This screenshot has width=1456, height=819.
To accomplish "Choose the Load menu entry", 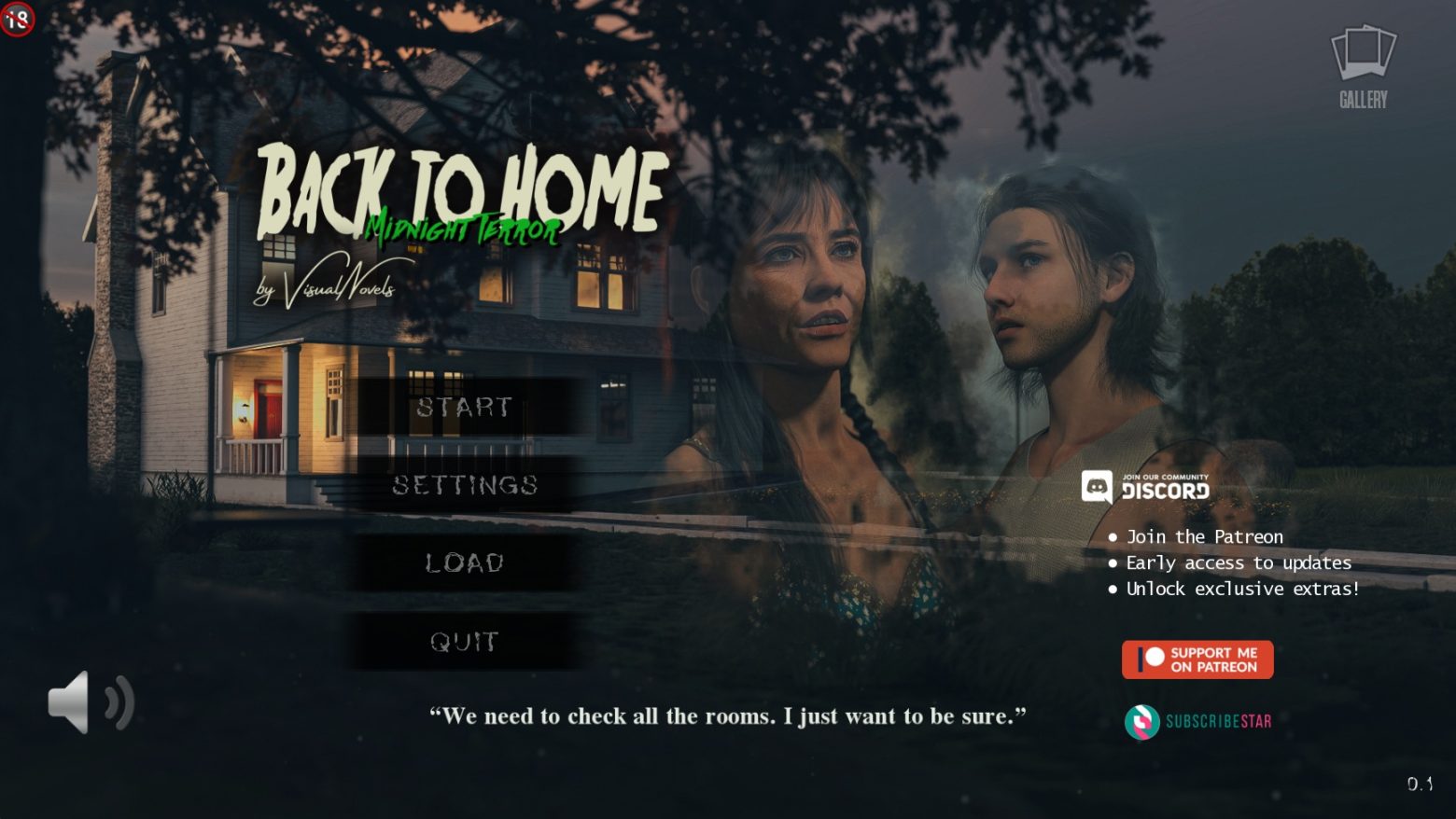I will pyautogui.click(x=464, y=562).
